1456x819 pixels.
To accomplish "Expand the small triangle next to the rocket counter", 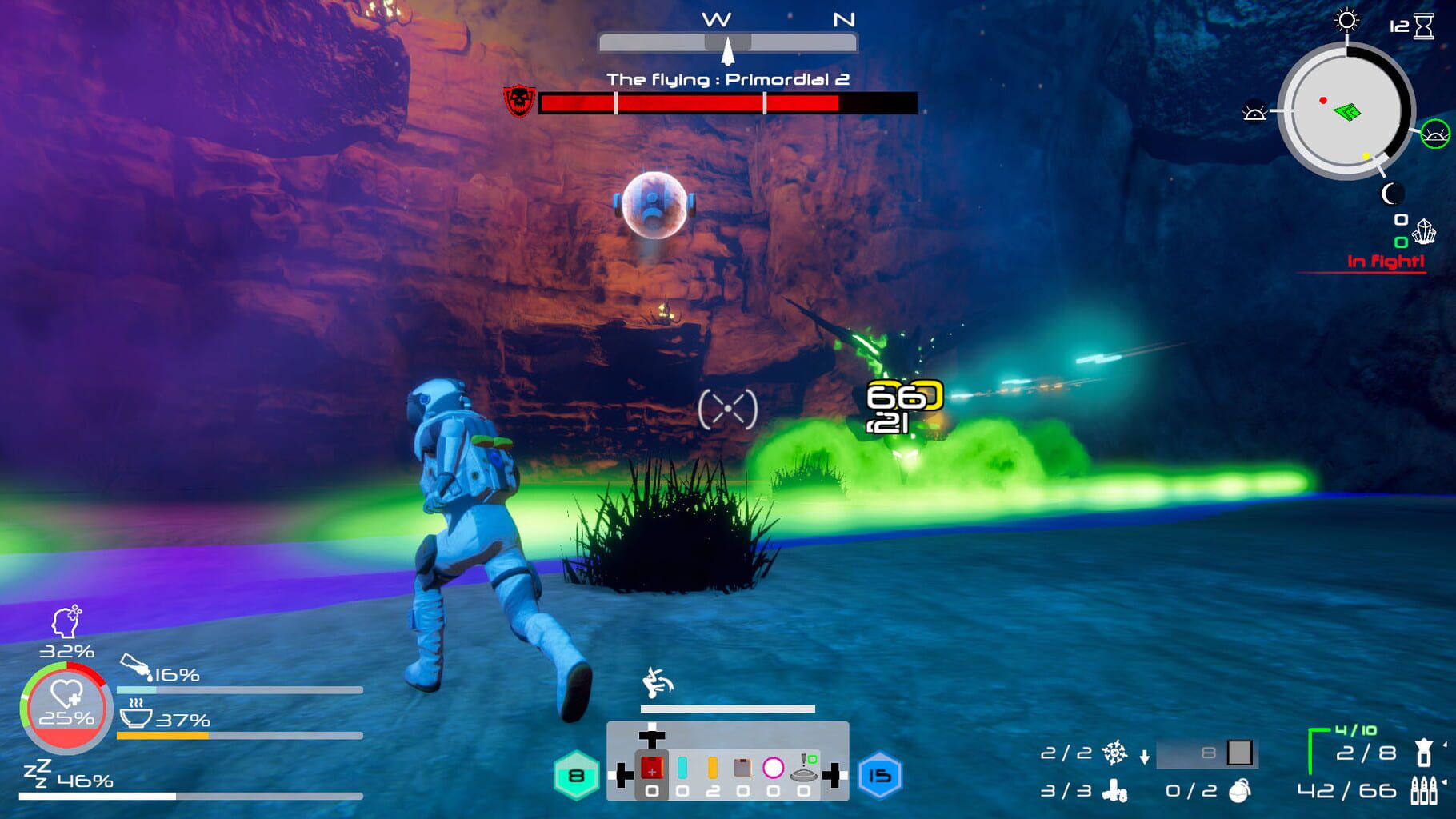I will (x=1445, y=744).
